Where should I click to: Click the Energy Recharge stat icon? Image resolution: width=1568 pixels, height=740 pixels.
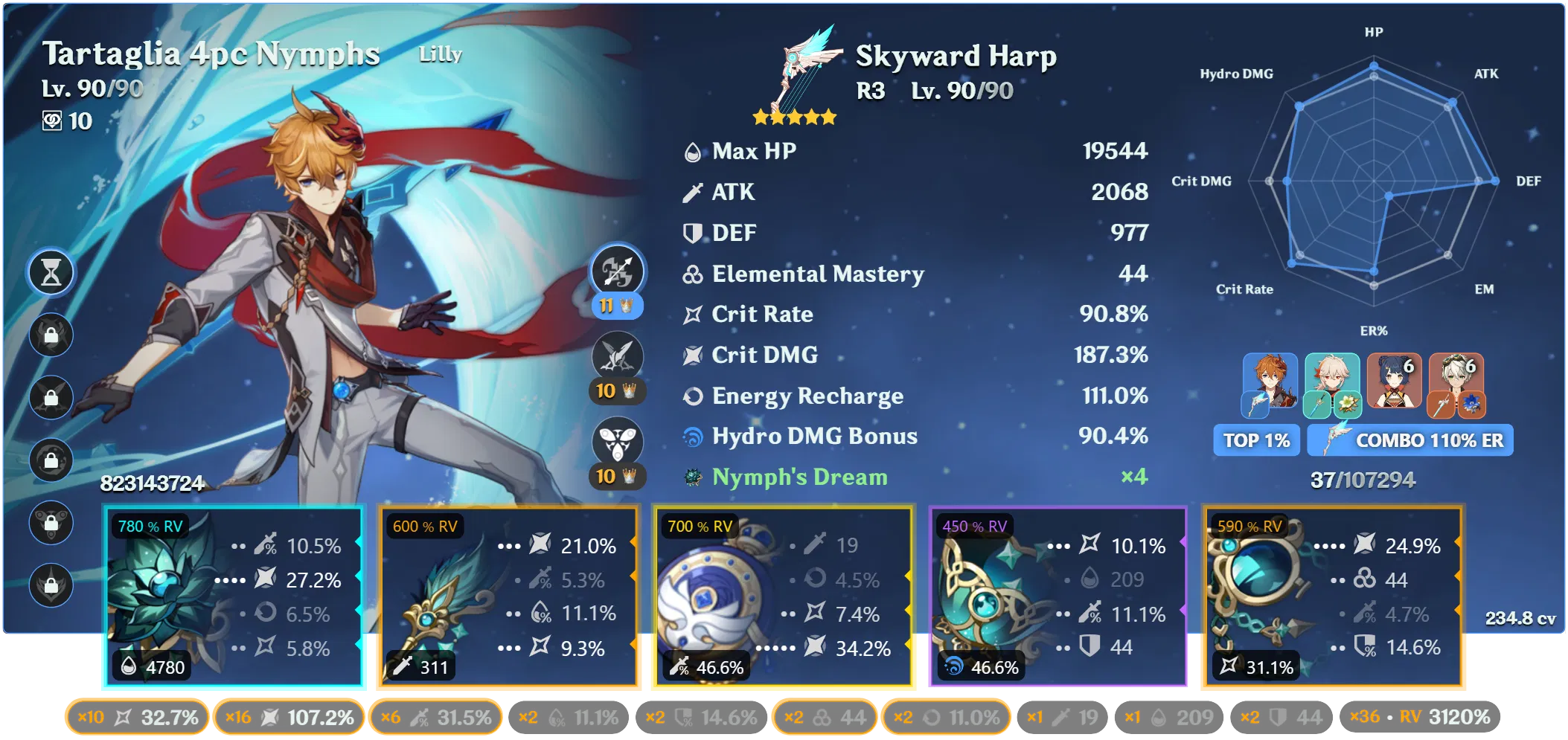(x=693, y=396)
